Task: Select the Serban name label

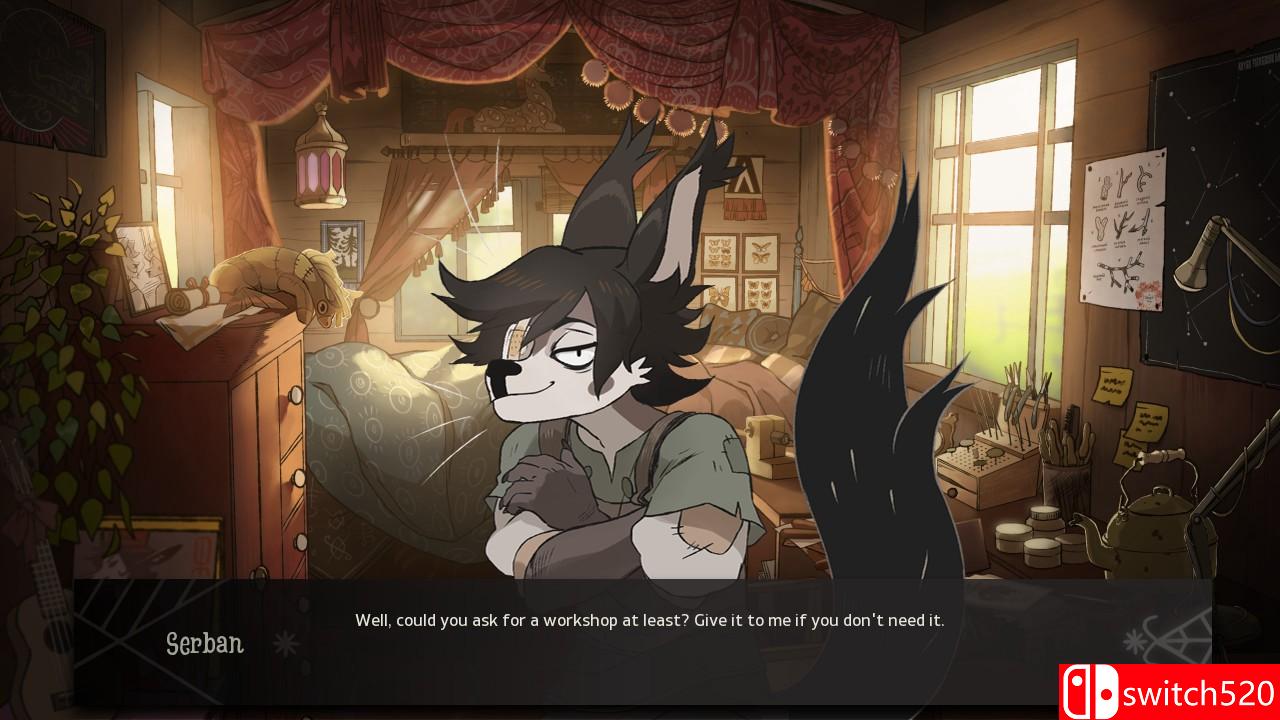Action: click(205, 645)
